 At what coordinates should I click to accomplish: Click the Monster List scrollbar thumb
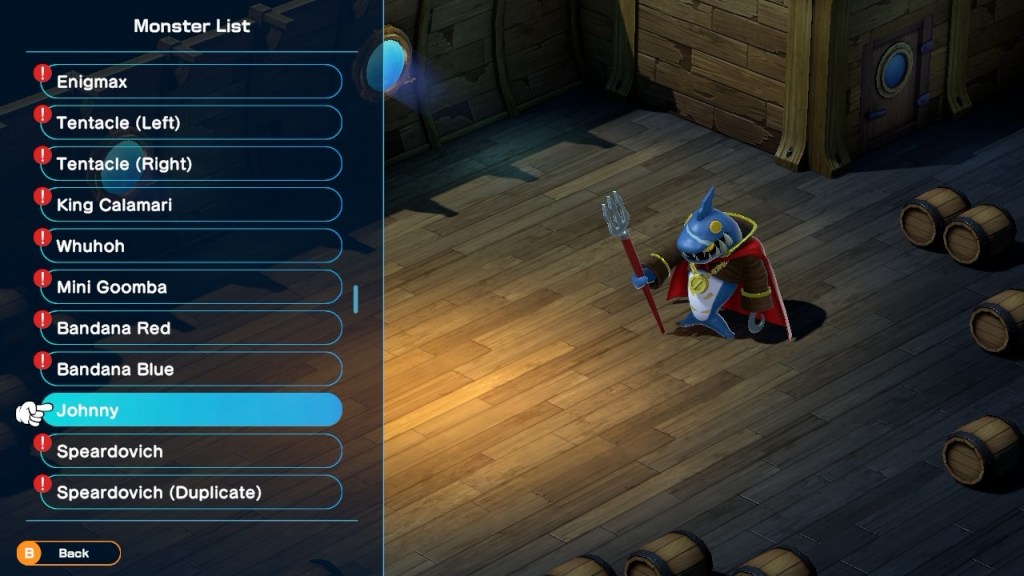click(356, 299)
